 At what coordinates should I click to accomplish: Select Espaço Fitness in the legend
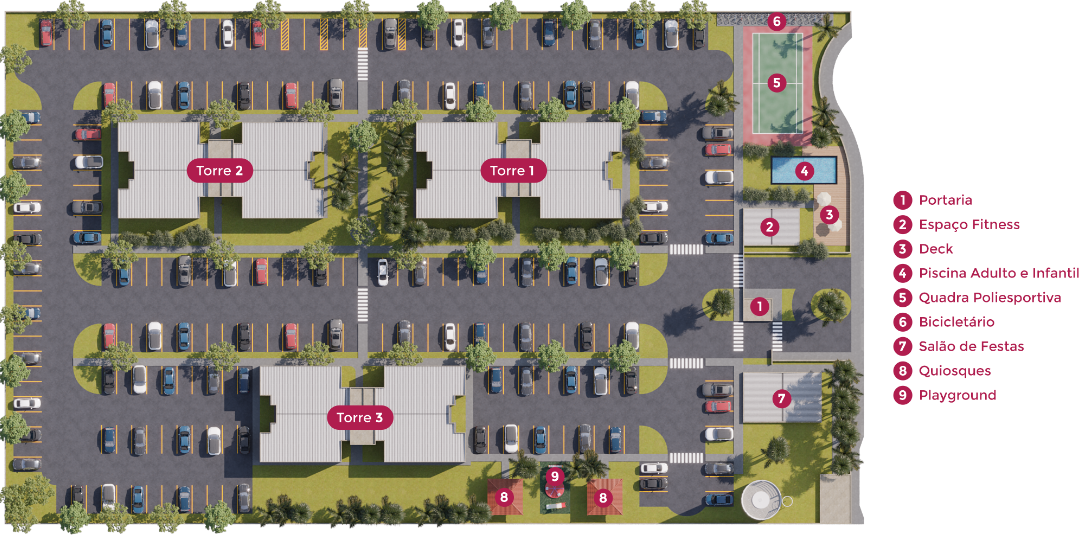tap(968, 225)
